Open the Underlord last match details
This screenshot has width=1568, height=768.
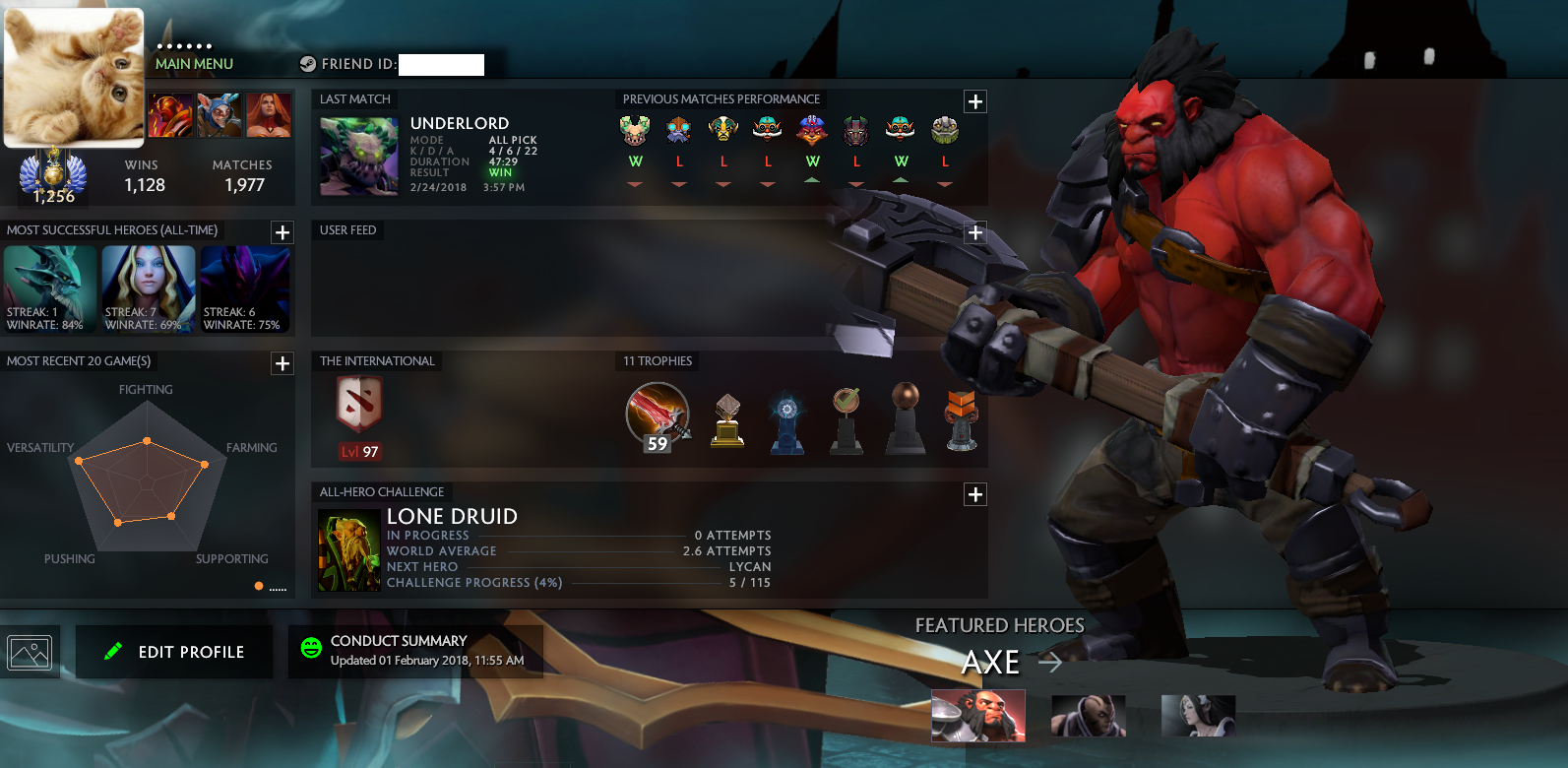tap(359, 157)
